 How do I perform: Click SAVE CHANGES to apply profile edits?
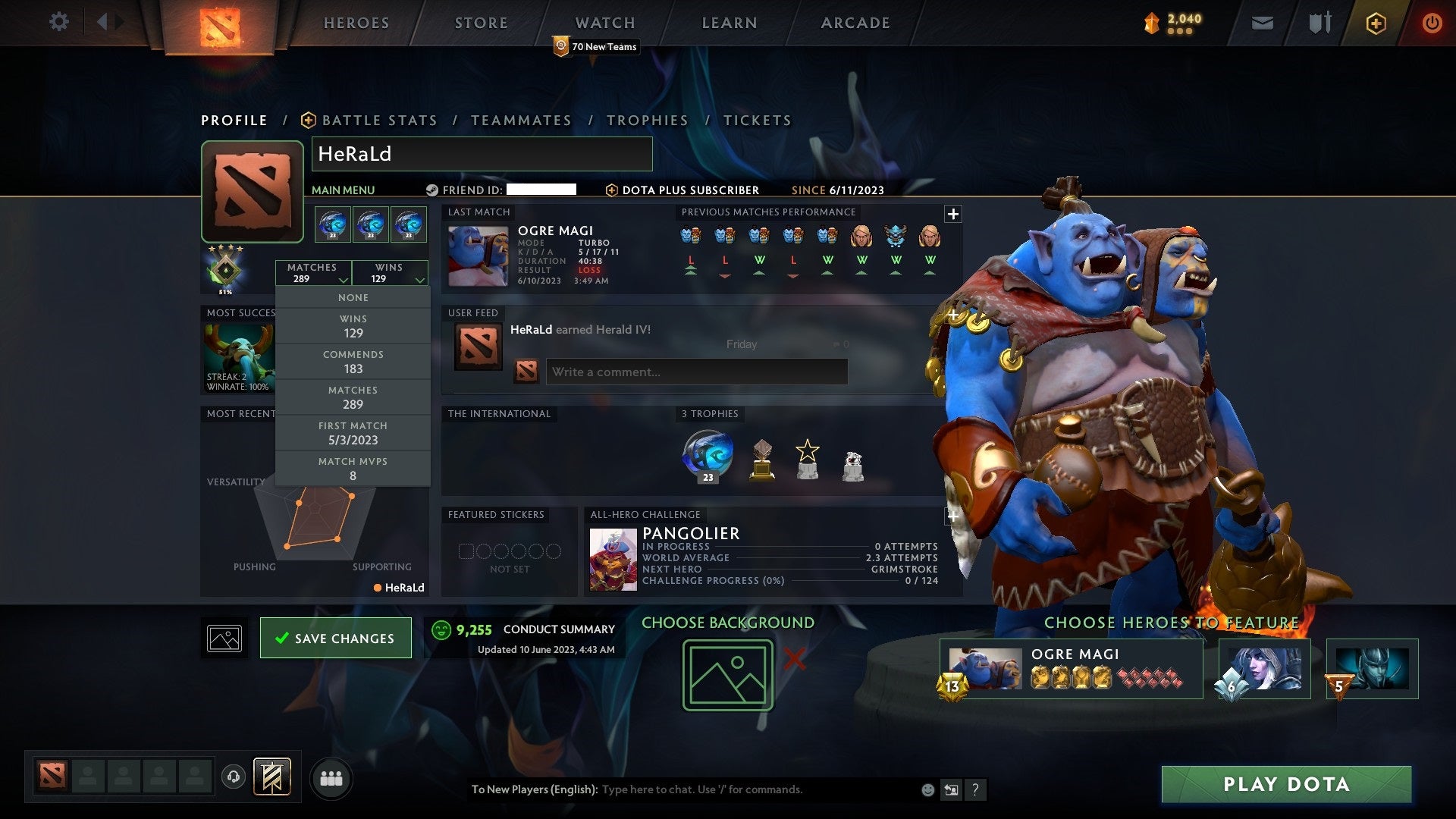point(335,638)
